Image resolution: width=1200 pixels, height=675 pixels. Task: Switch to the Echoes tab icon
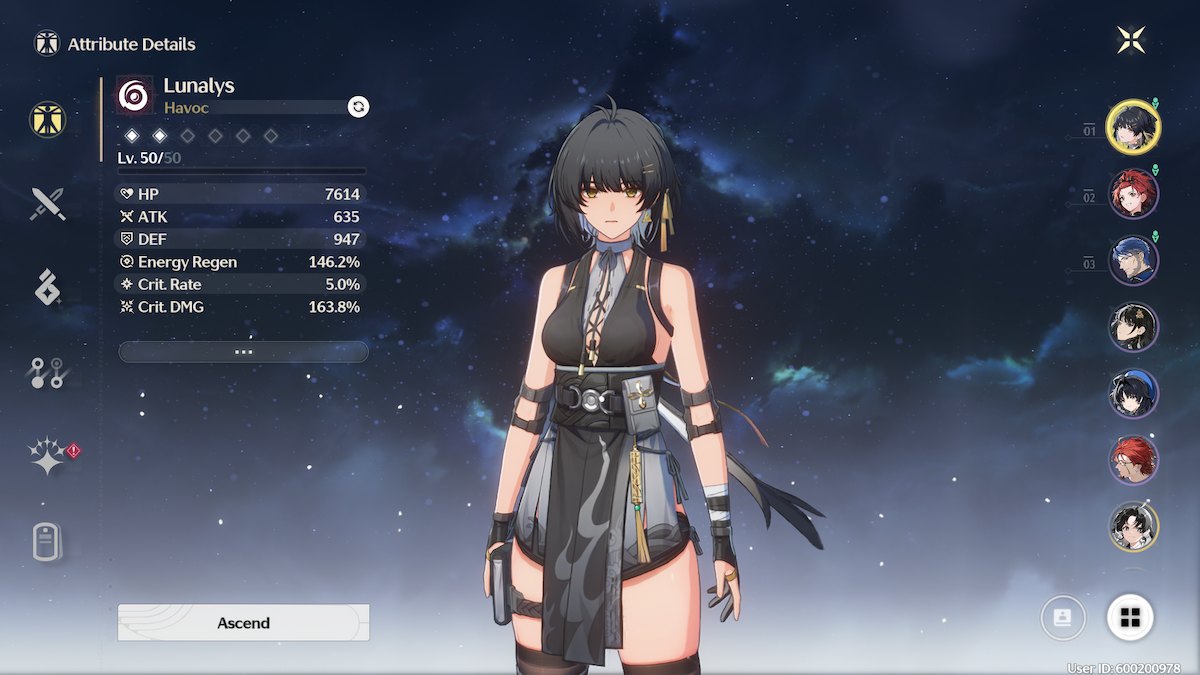(x=47, y=287)
